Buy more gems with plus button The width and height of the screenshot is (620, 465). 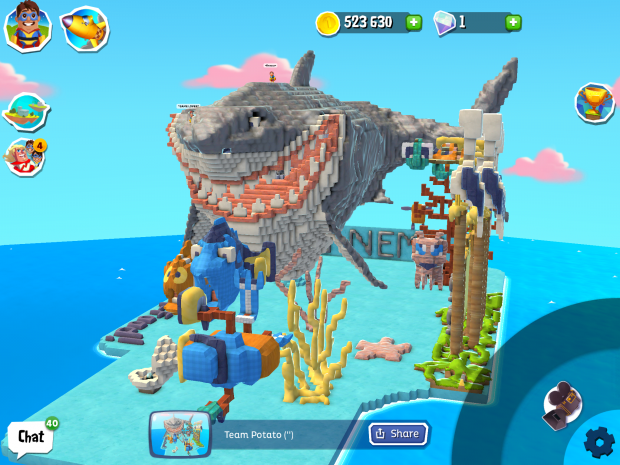coord(513,22)
